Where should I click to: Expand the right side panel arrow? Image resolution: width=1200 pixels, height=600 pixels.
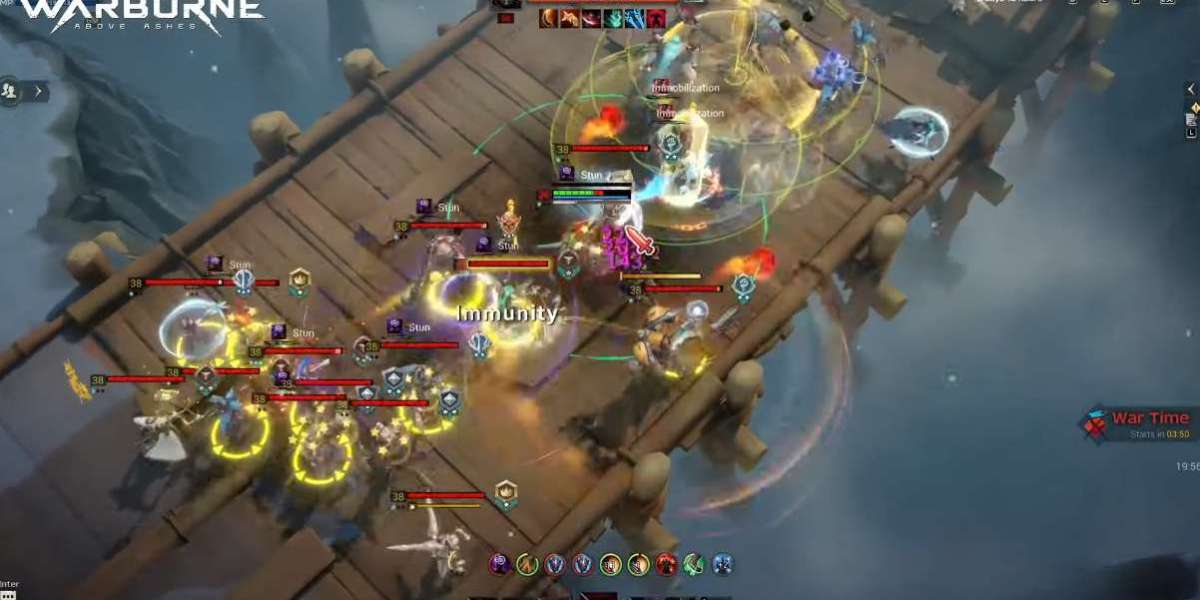(1191, 89)
